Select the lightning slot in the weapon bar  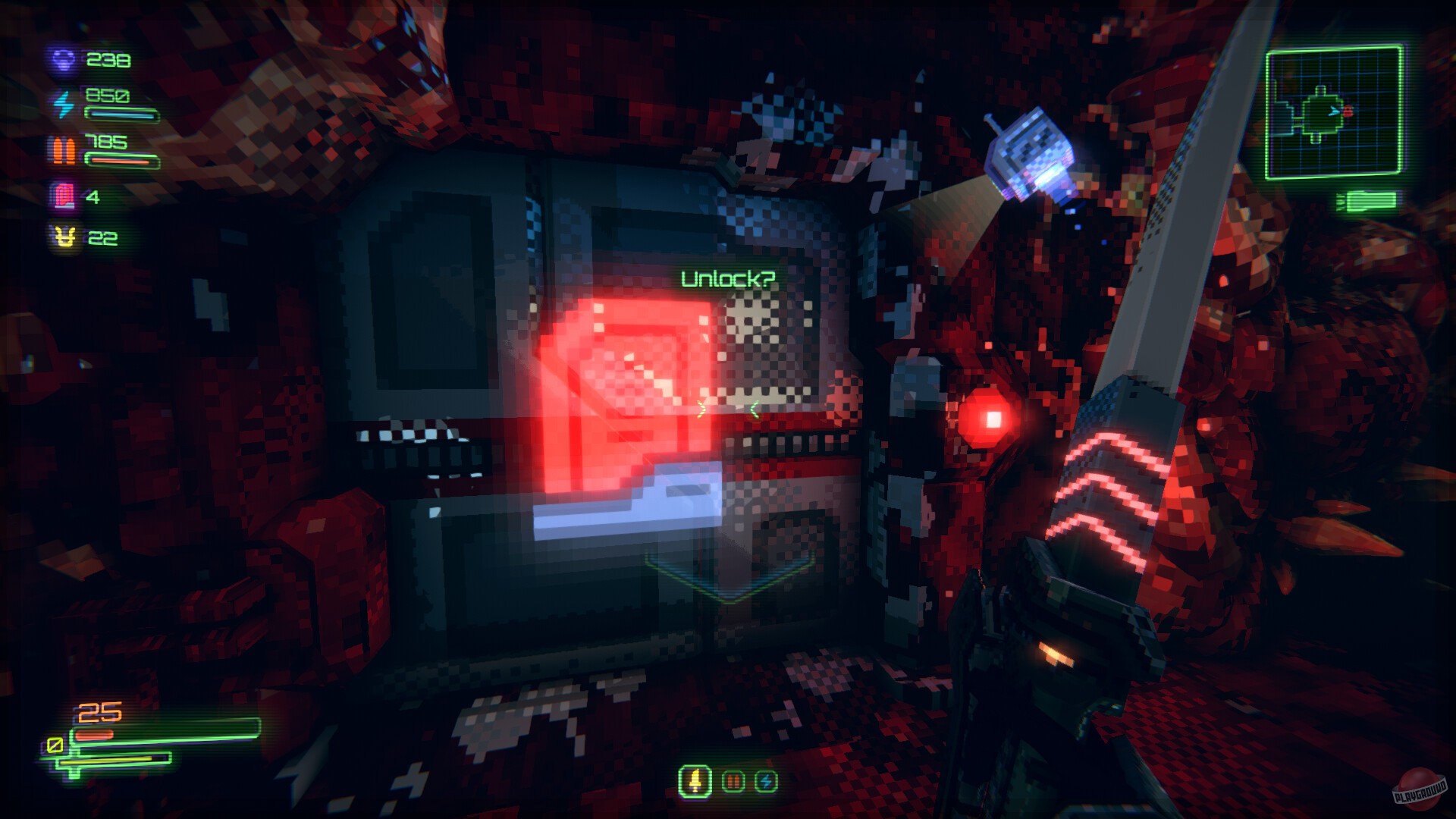(x=767, y=780)
